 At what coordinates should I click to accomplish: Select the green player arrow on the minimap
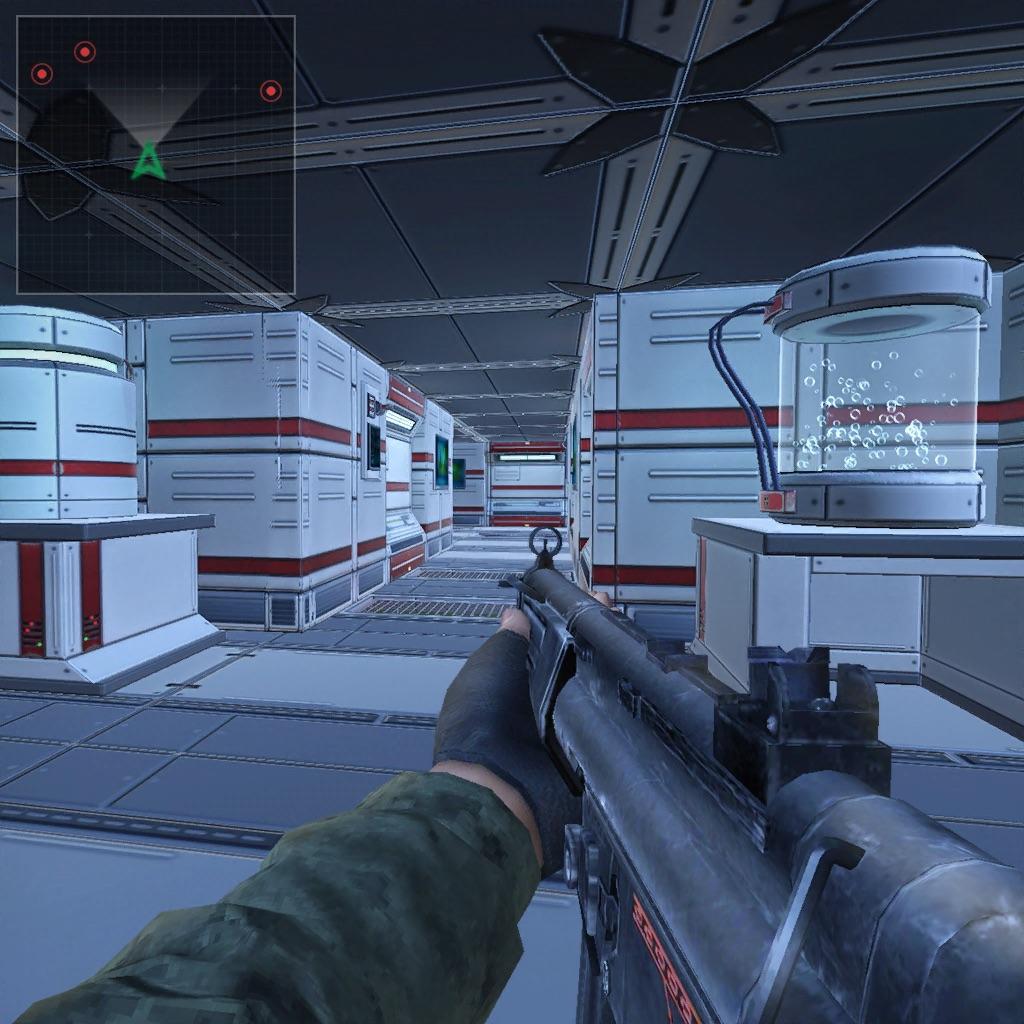coord(148,161)
